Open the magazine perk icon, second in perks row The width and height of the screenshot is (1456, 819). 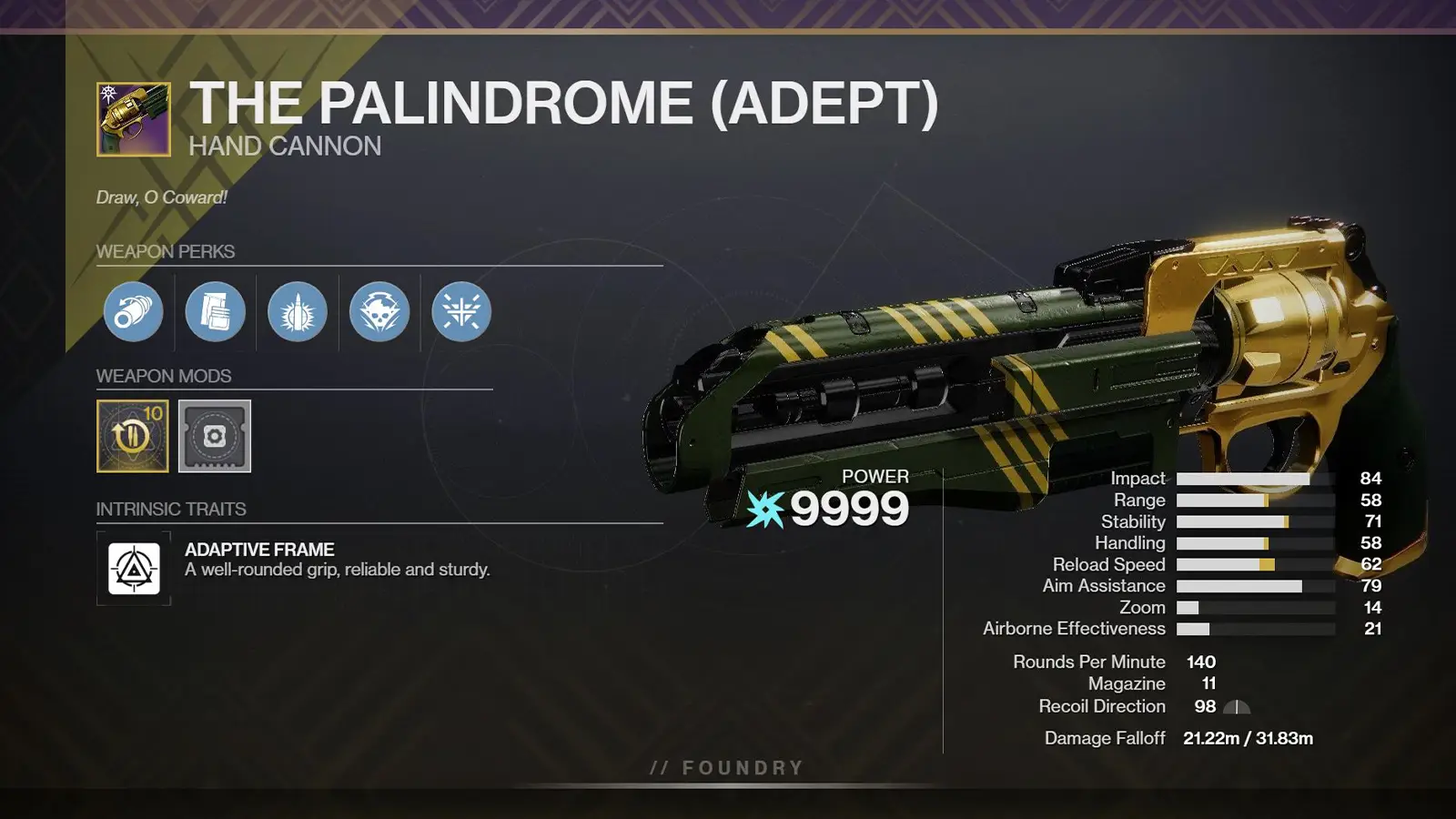point(215,311)
